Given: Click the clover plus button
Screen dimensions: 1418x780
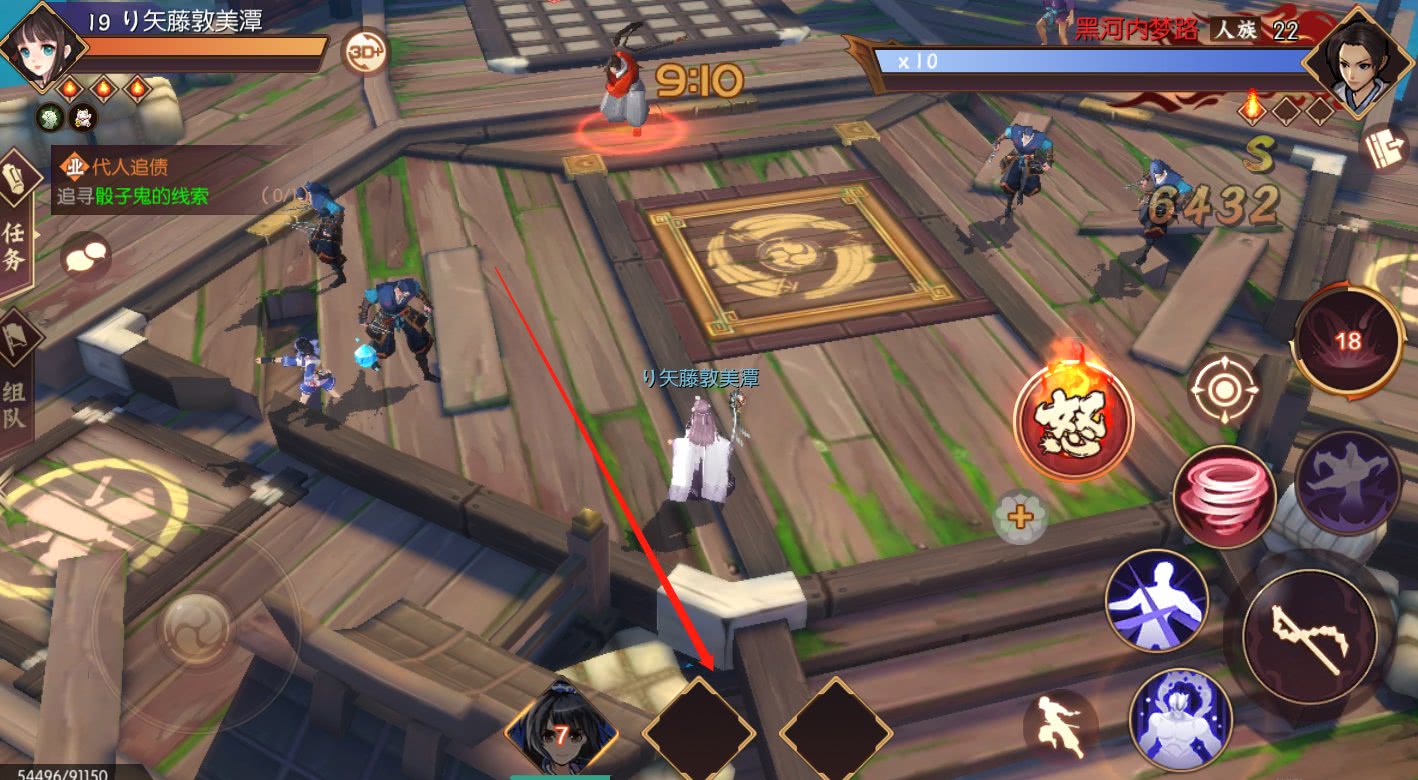Looking at the screenshot, I should coord(1020,517).
